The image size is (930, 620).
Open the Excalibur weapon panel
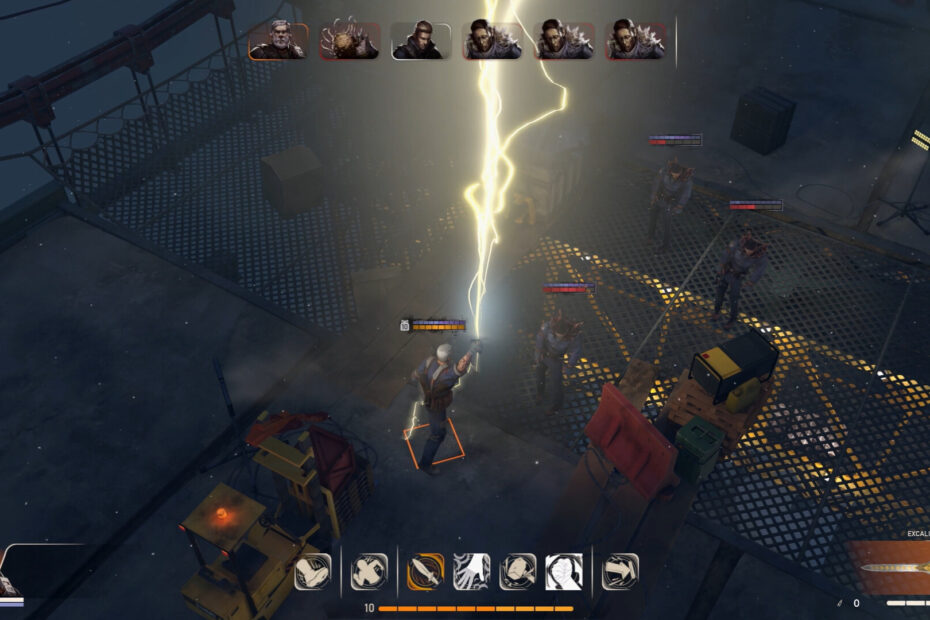pyautogui.click(x=888, y=568)
